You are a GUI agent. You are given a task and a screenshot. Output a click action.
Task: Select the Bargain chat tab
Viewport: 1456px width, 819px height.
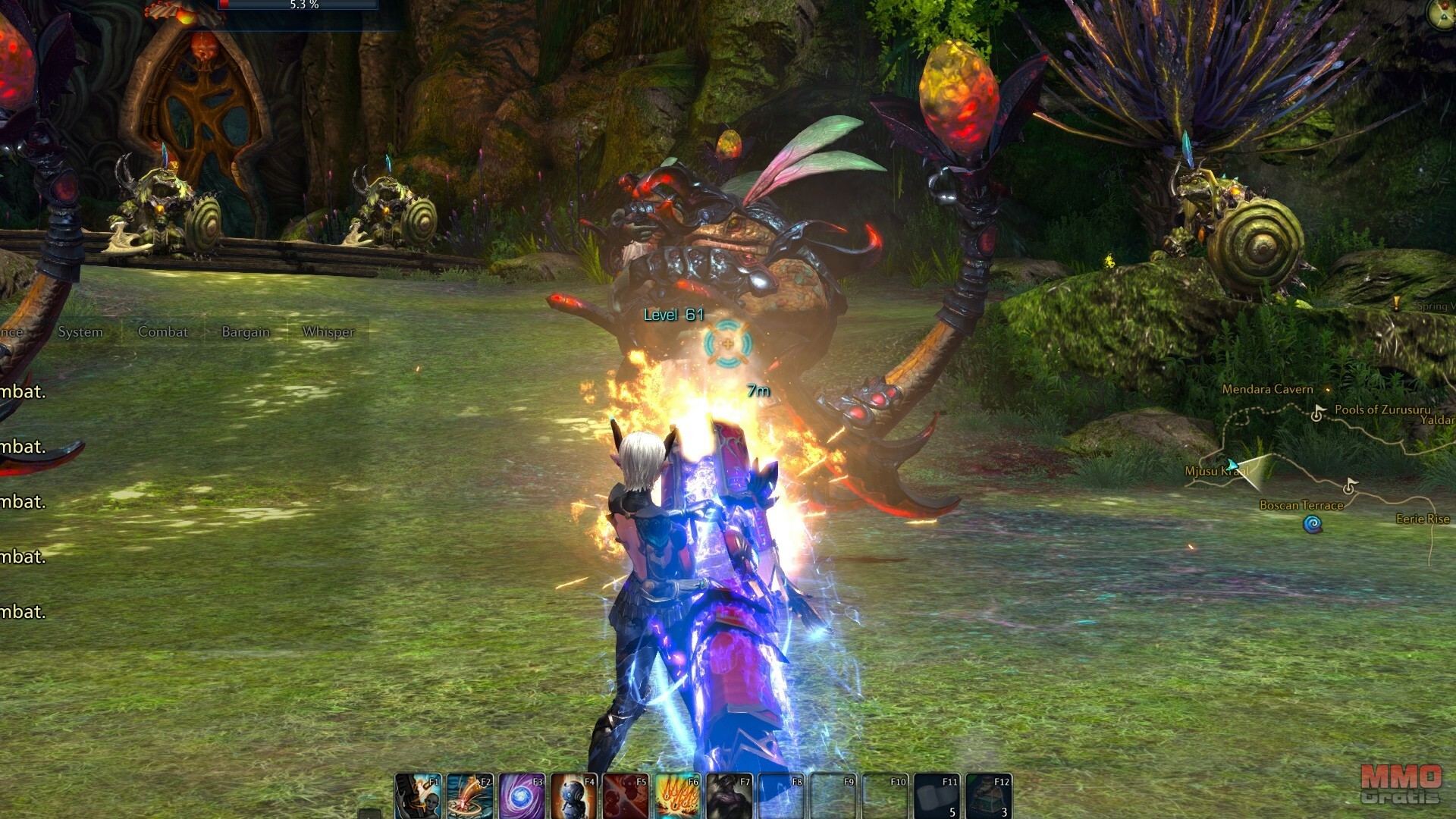coord(246,332)
